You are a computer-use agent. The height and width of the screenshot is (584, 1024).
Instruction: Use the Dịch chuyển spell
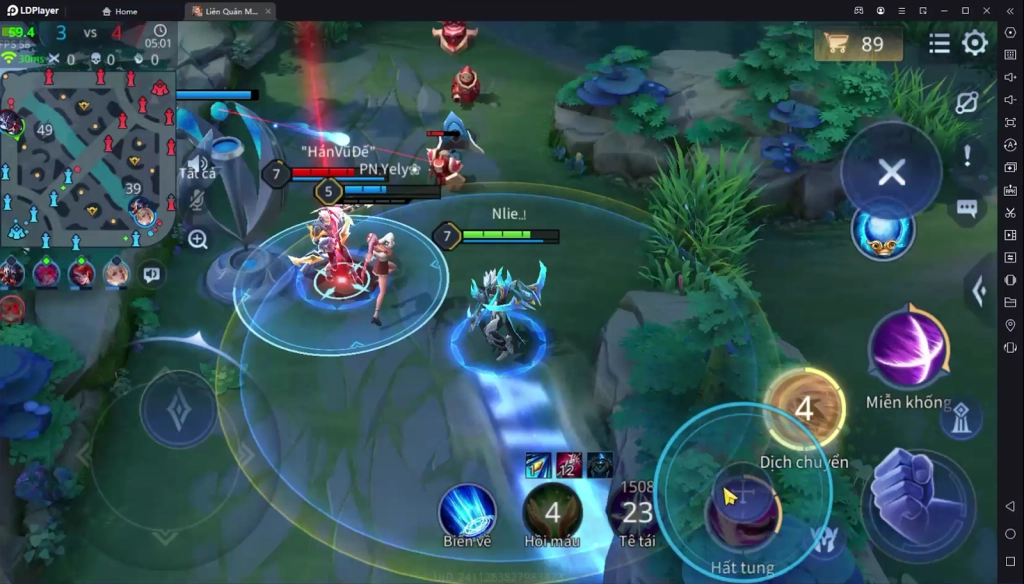804,408
